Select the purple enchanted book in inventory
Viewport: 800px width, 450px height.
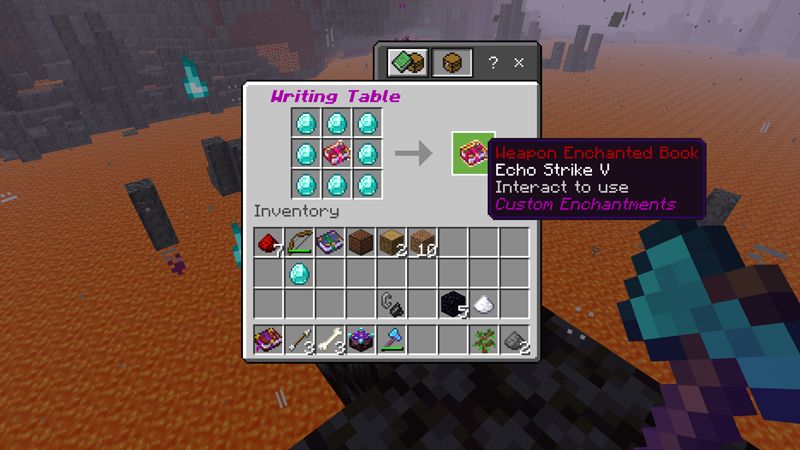pos(330,241)
